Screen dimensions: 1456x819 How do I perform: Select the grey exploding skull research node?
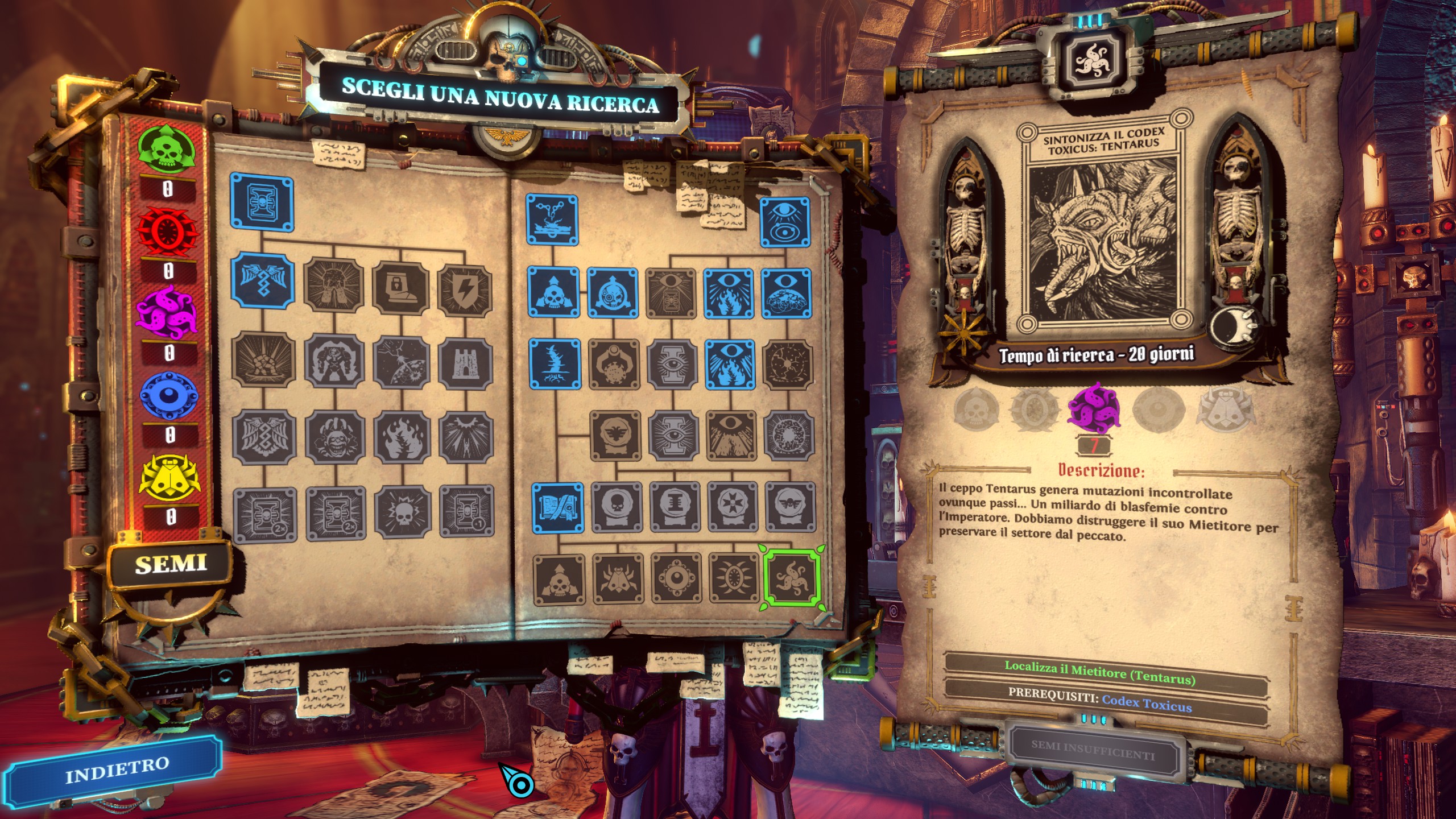[x=403, y=511]
